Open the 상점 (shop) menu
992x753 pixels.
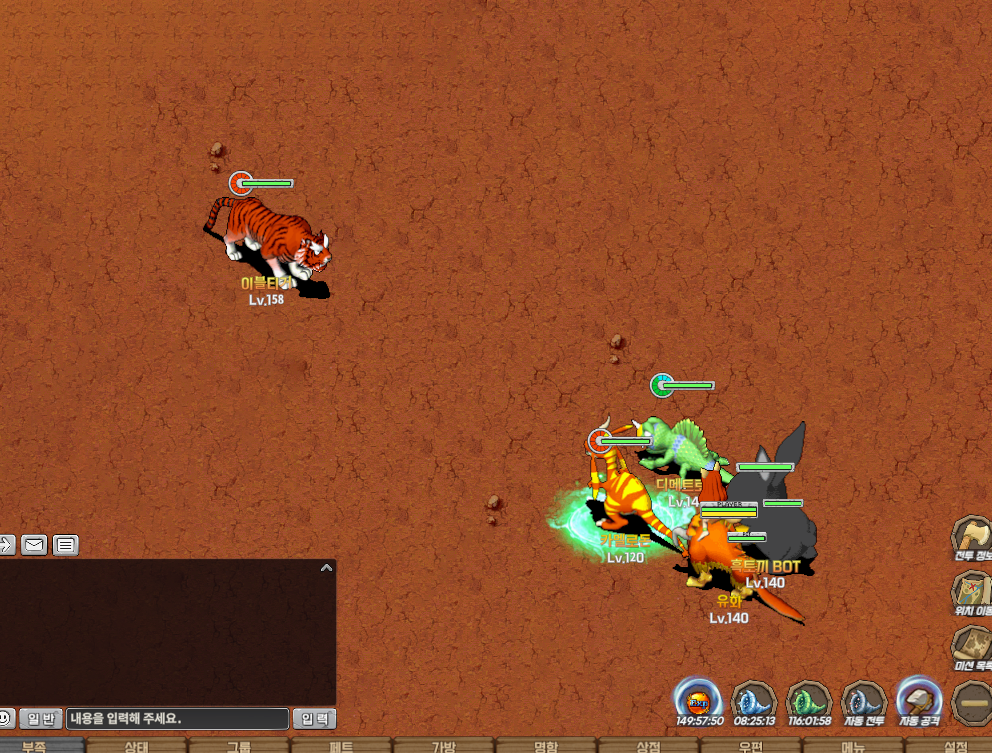[648, 746]
